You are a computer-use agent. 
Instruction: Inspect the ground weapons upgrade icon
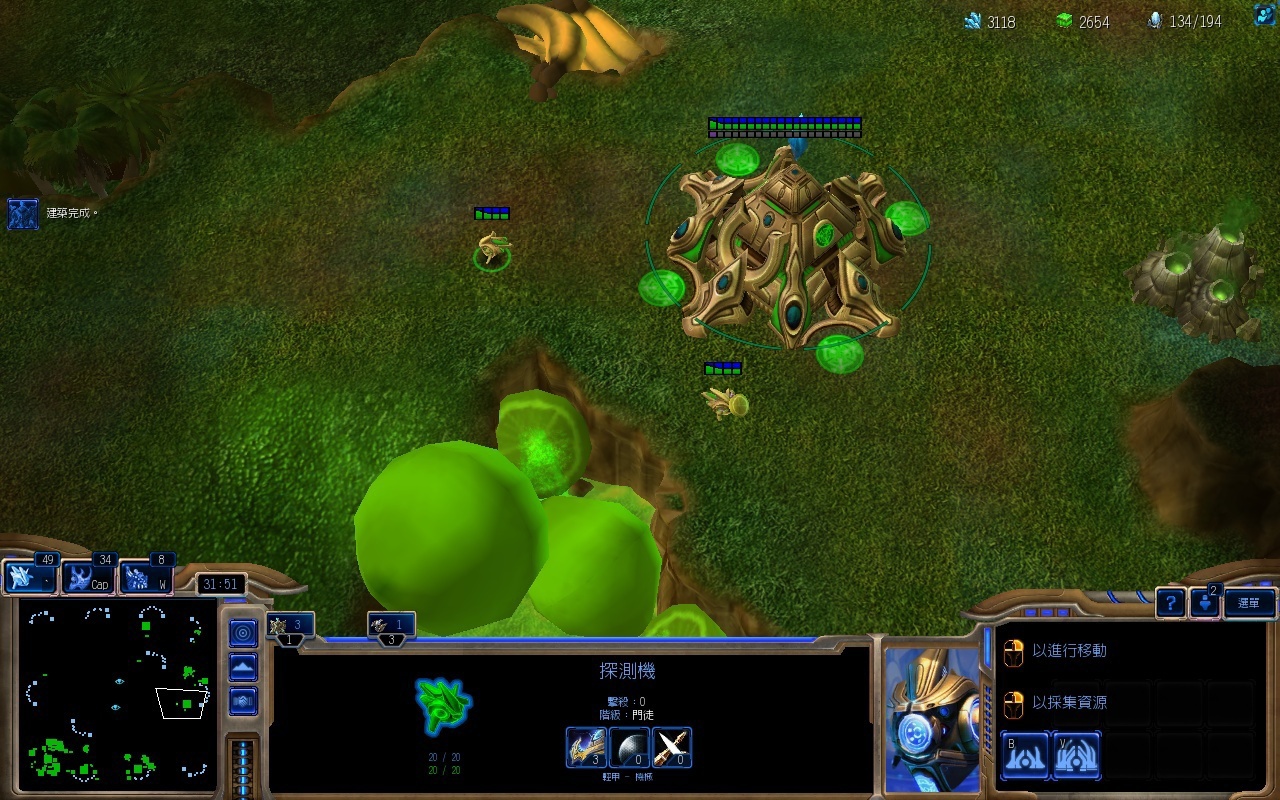pyautogui.click(x=672, y=747)
